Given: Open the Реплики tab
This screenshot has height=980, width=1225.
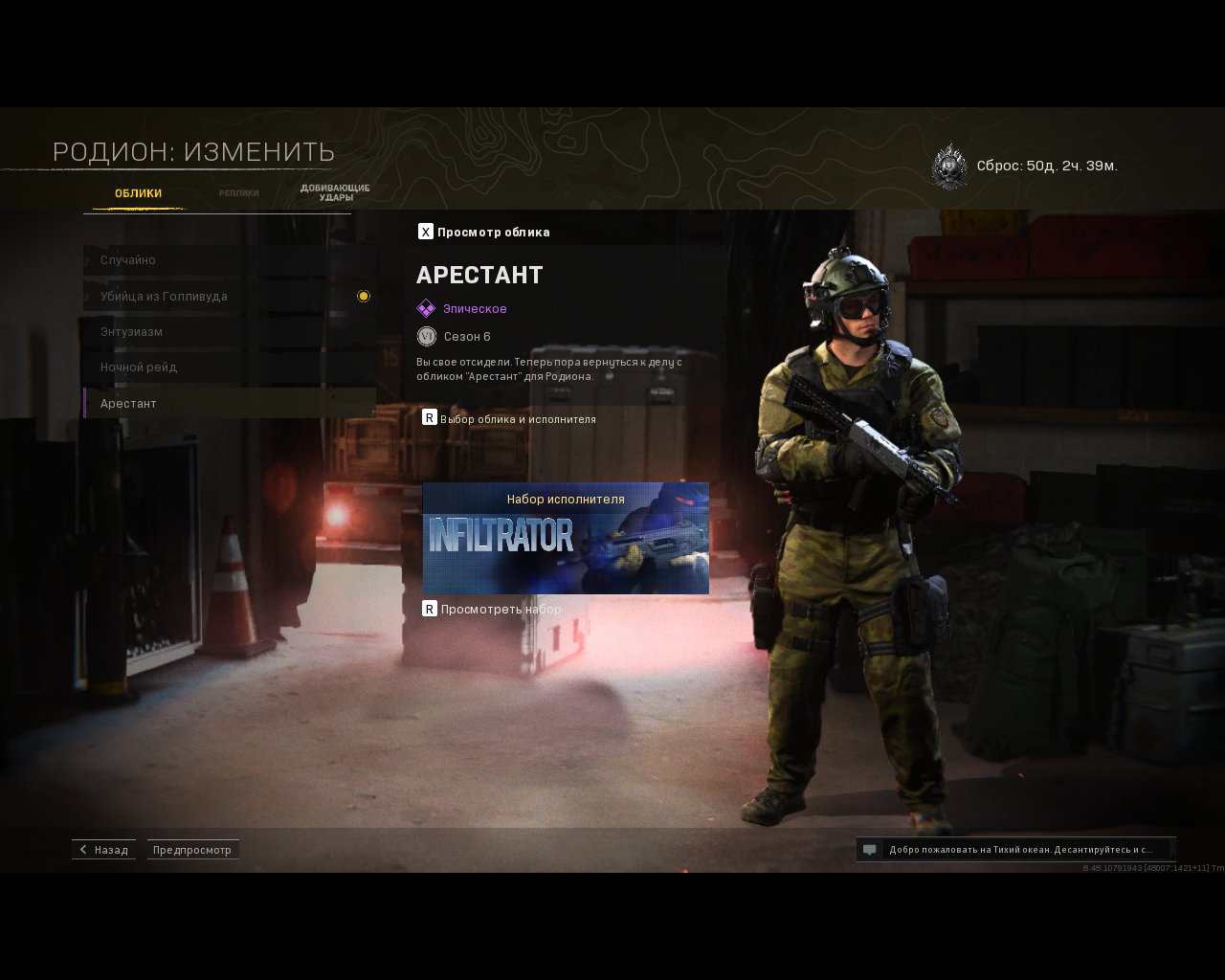Looking at the screenshot, I should pos(238,193).
